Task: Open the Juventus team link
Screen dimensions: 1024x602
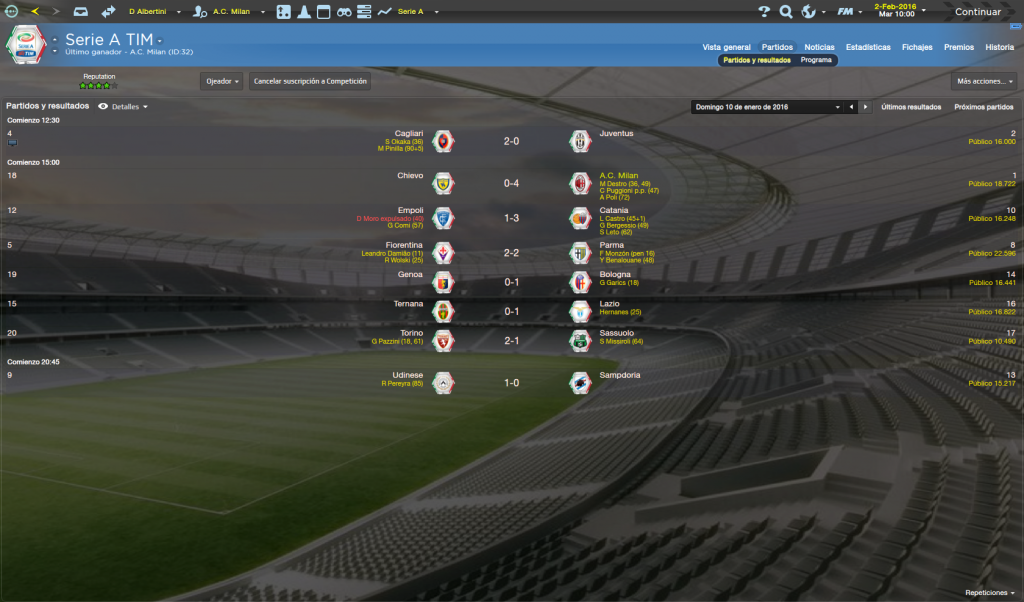Action: pos(616,133)
